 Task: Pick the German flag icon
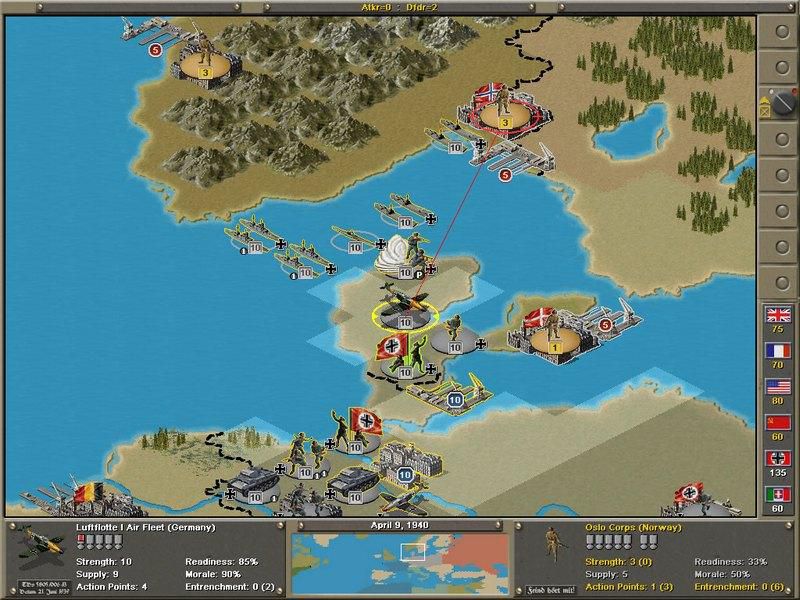click(778, 458)
